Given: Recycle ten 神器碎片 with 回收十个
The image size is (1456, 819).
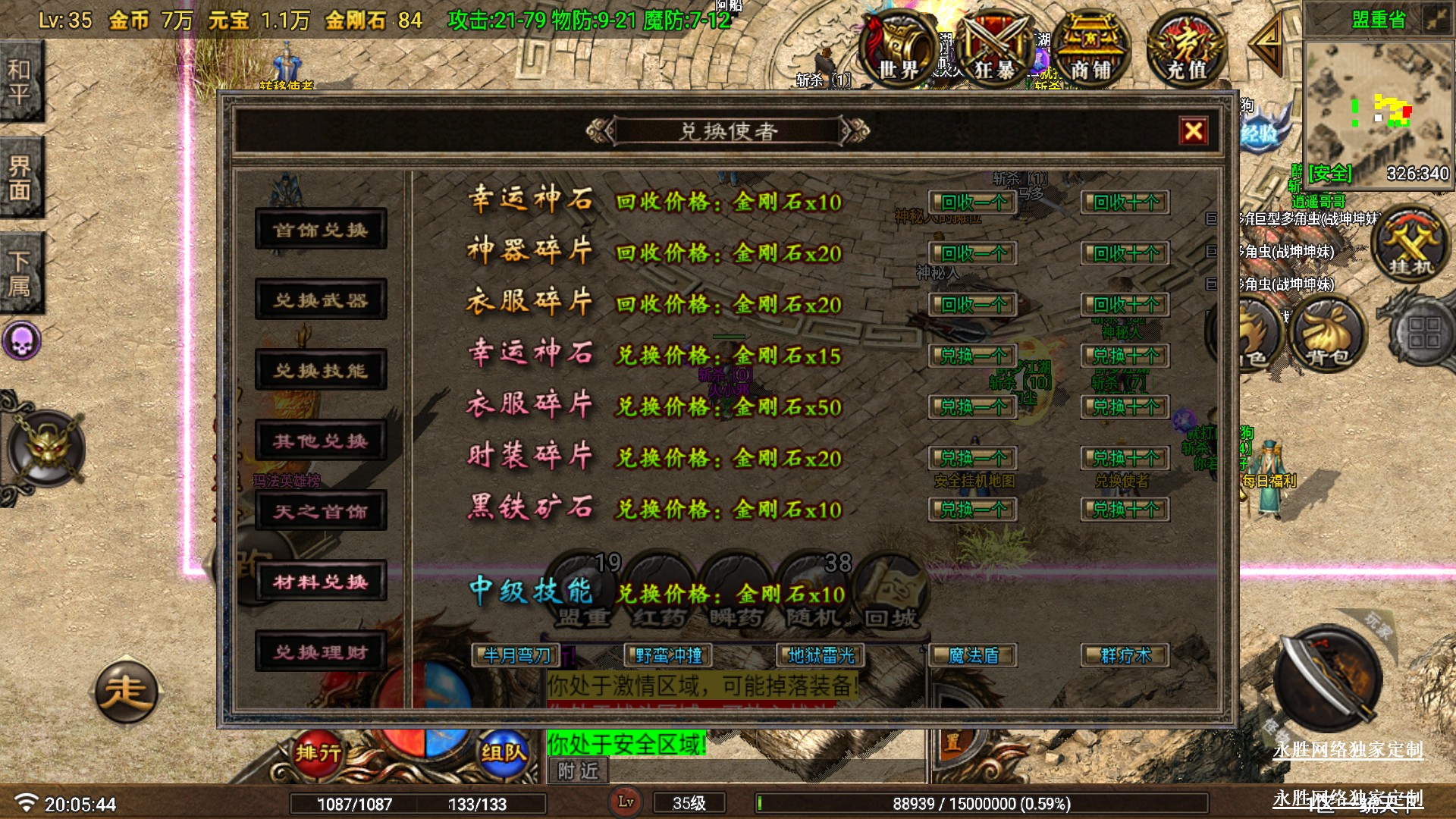Looking at the screenshot, I should (1125, 253).
